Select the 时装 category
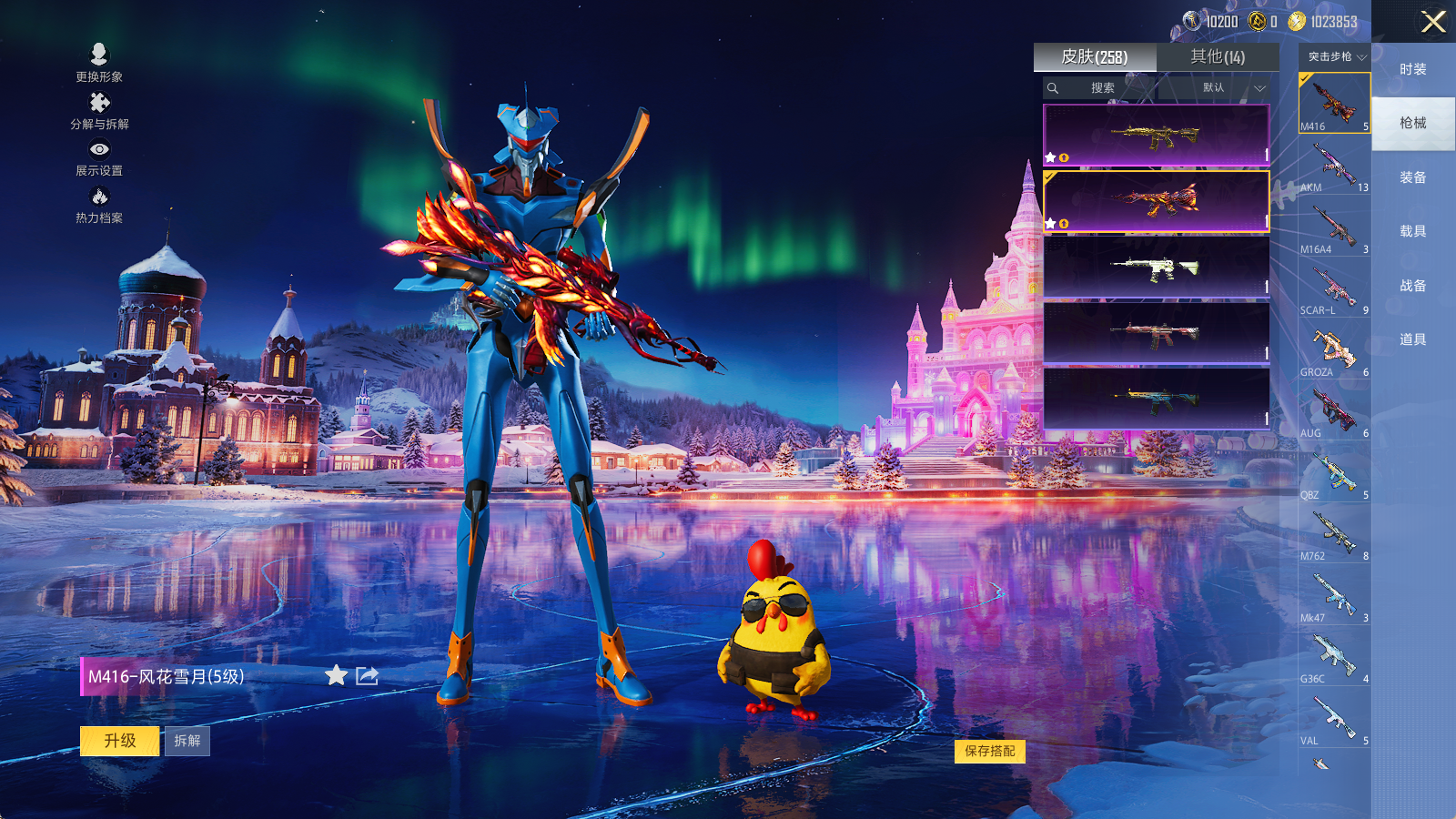Image resolution: width=1456 pixels, height=819 pixels. [1412, 69]
